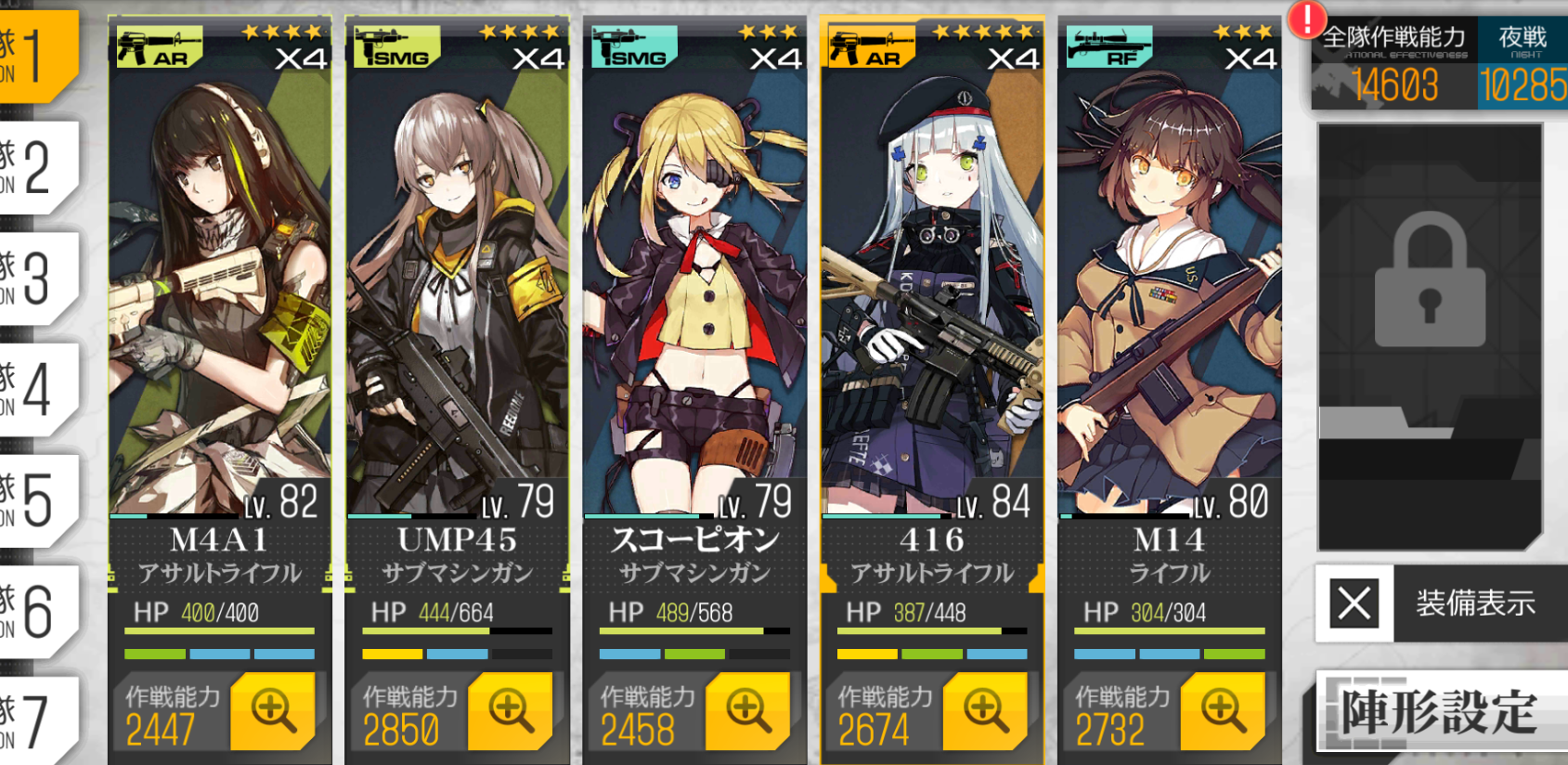This screenshot has width=1568, height=765.
Task: Click the locked sixth member slot
Action: click(x=1430, y=334)
